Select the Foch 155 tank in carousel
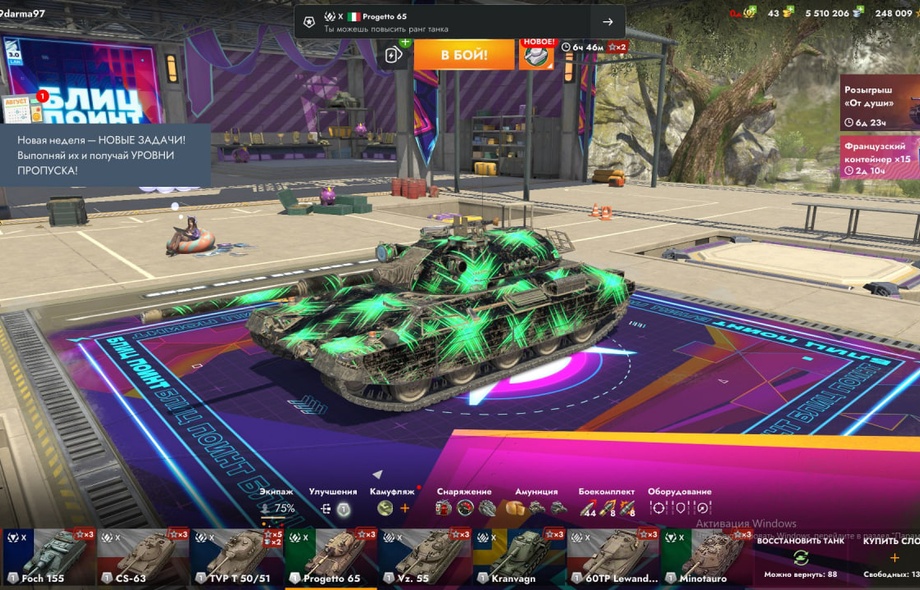 point(48,557)
